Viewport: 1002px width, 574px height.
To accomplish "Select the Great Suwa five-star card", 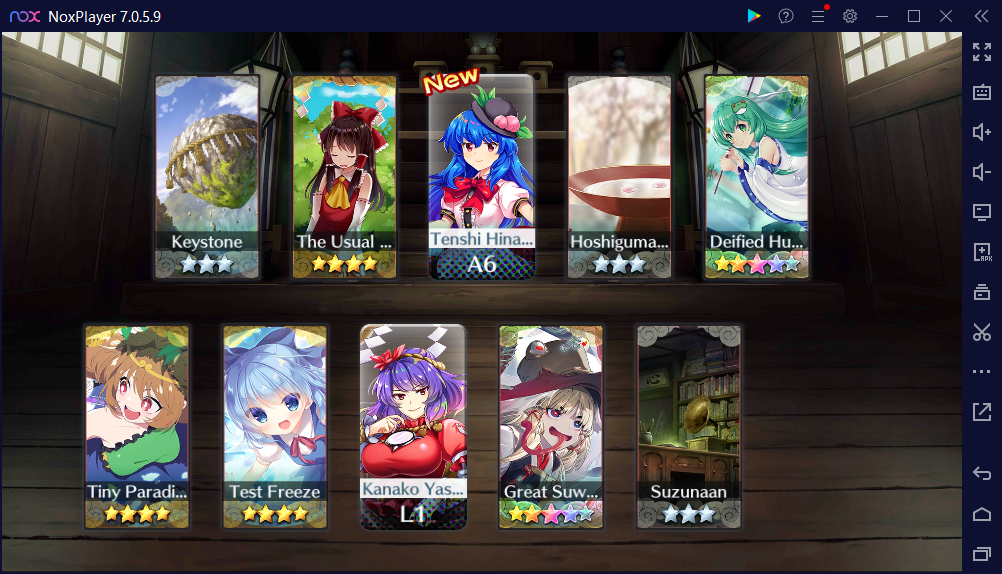I will coord(551,425).
